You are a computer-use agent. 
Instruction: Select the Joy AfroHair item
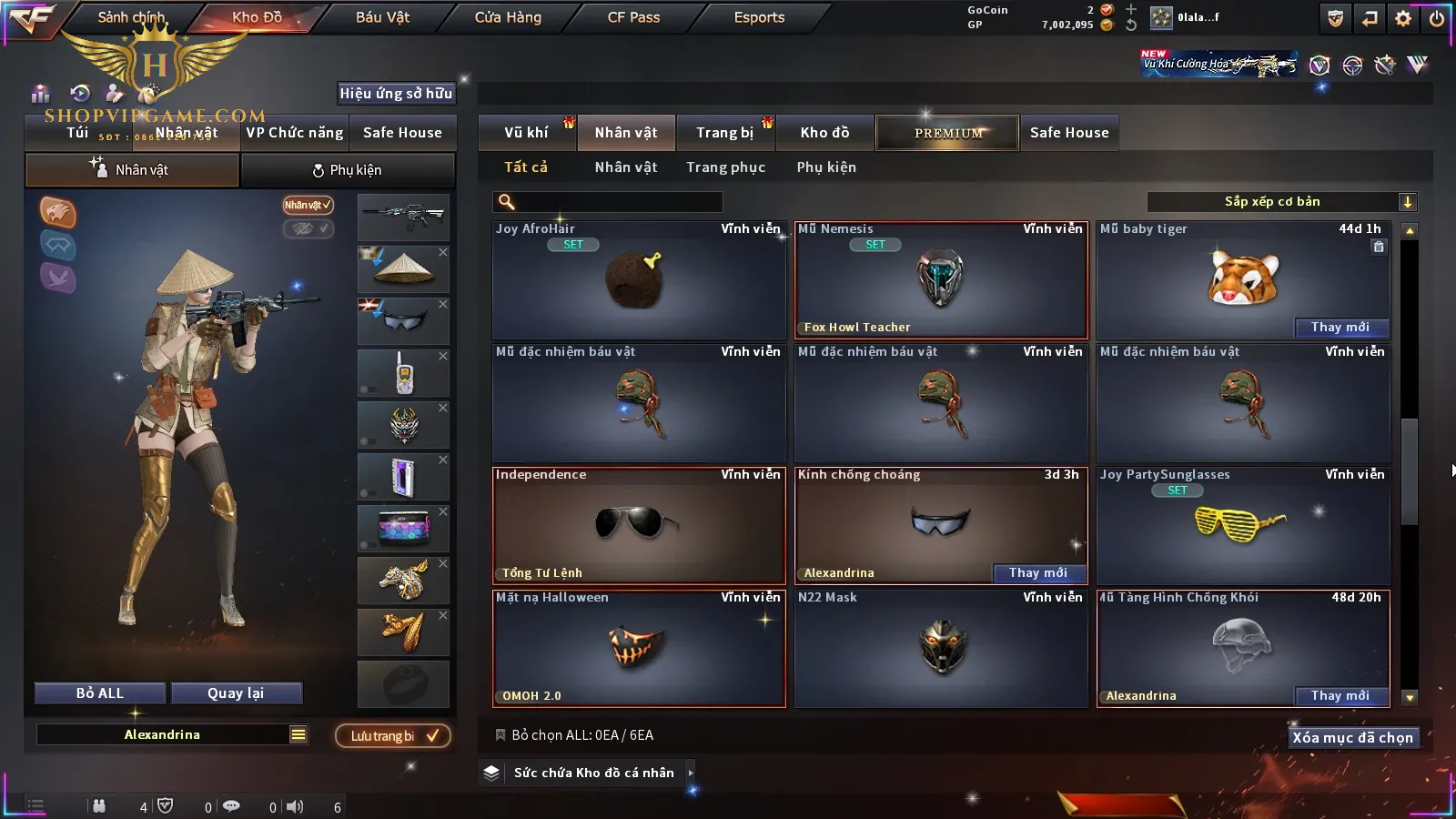[x=638, y=282]
